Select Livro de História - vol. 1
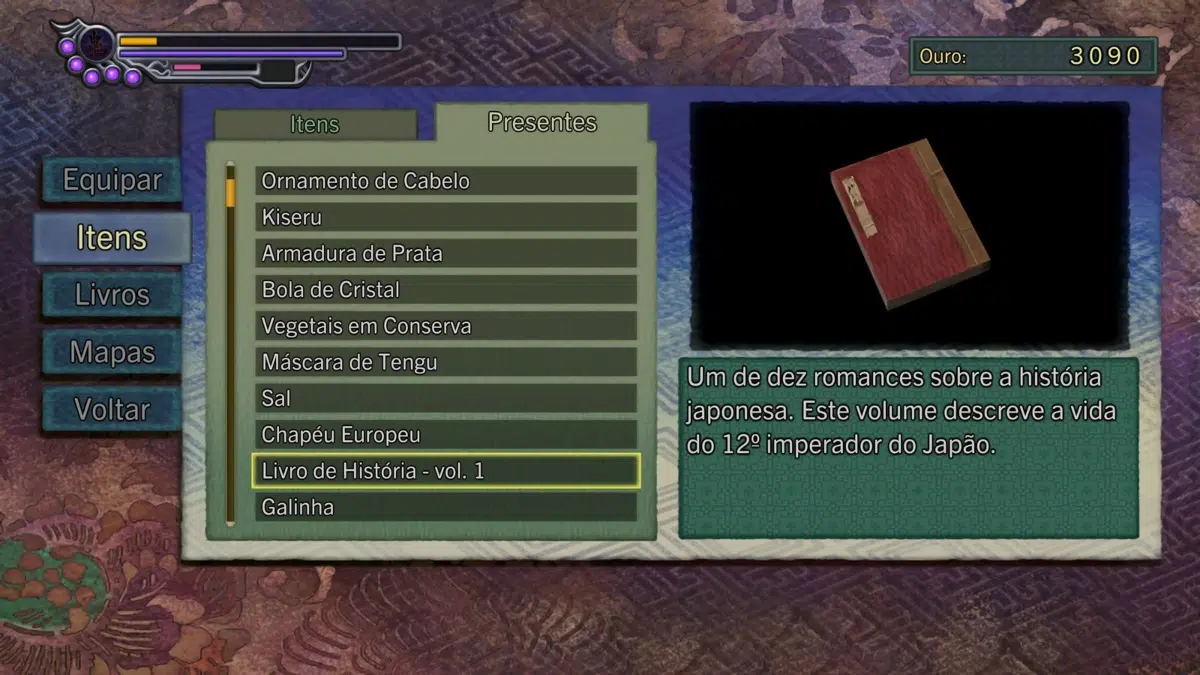1200x675 pixels. (445, 471)
